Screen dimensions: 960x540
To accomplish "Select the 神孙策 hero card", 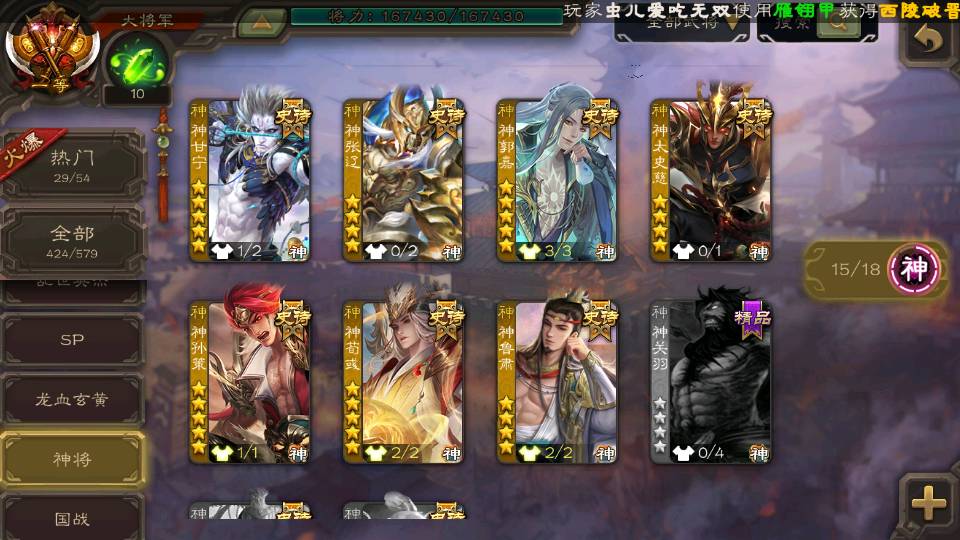I will tap(250, 382).
